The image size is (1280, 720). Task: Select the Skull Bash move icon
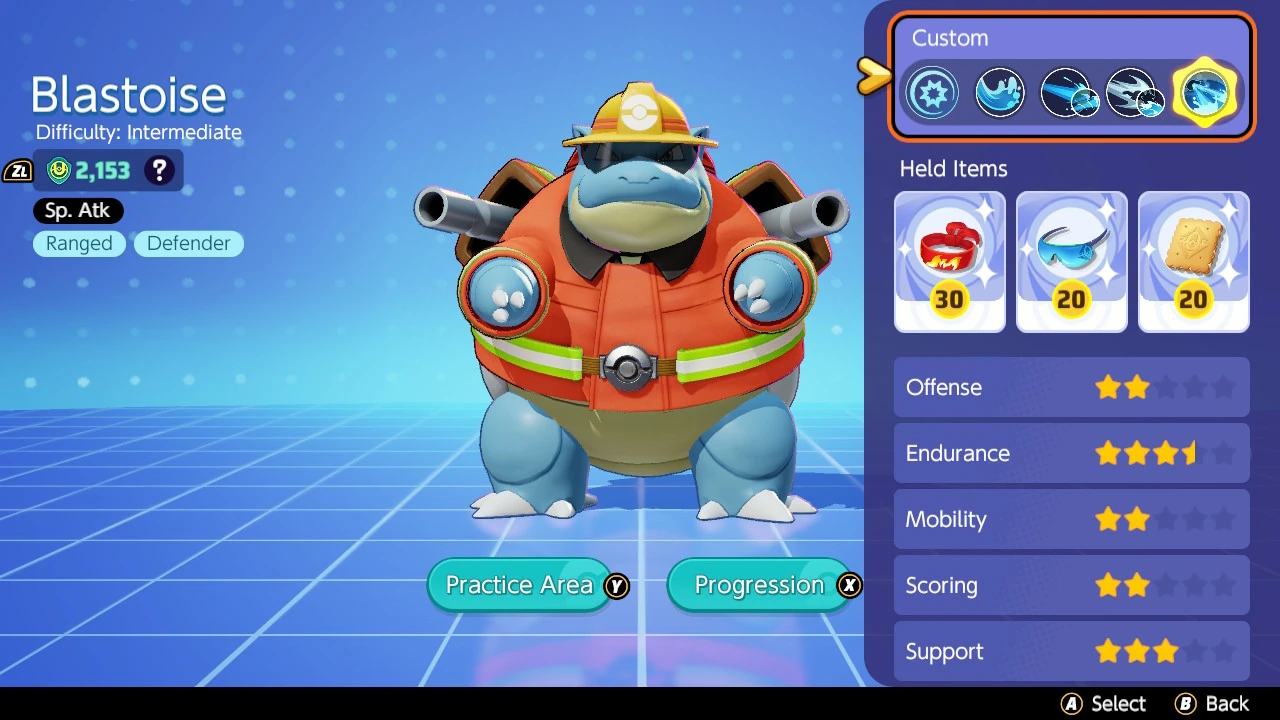point(1135,92)
